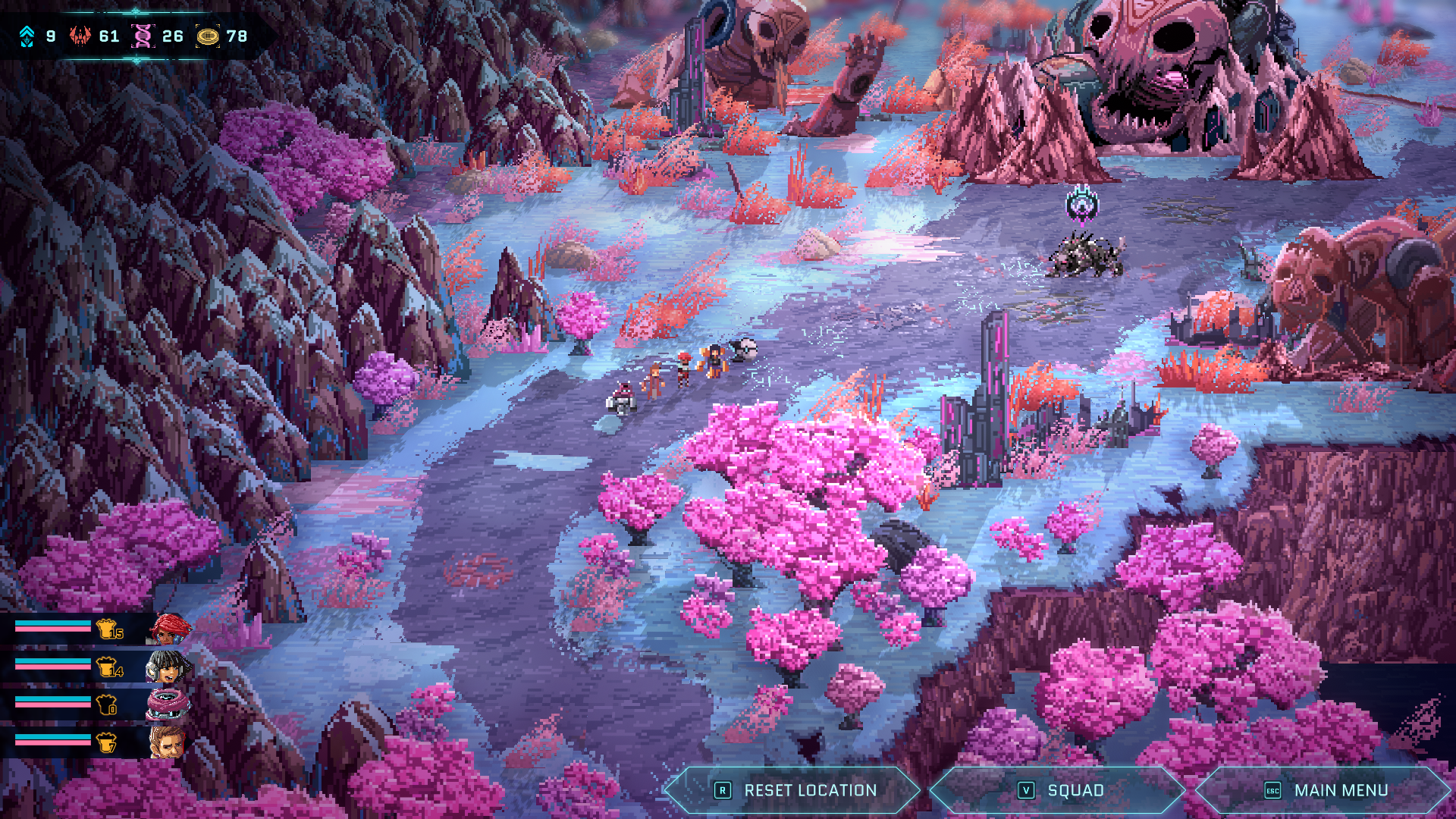1456x819 pixels.
Task: Choose the dark-haired headset woman portrait
Action: click(x=168, y=667)
